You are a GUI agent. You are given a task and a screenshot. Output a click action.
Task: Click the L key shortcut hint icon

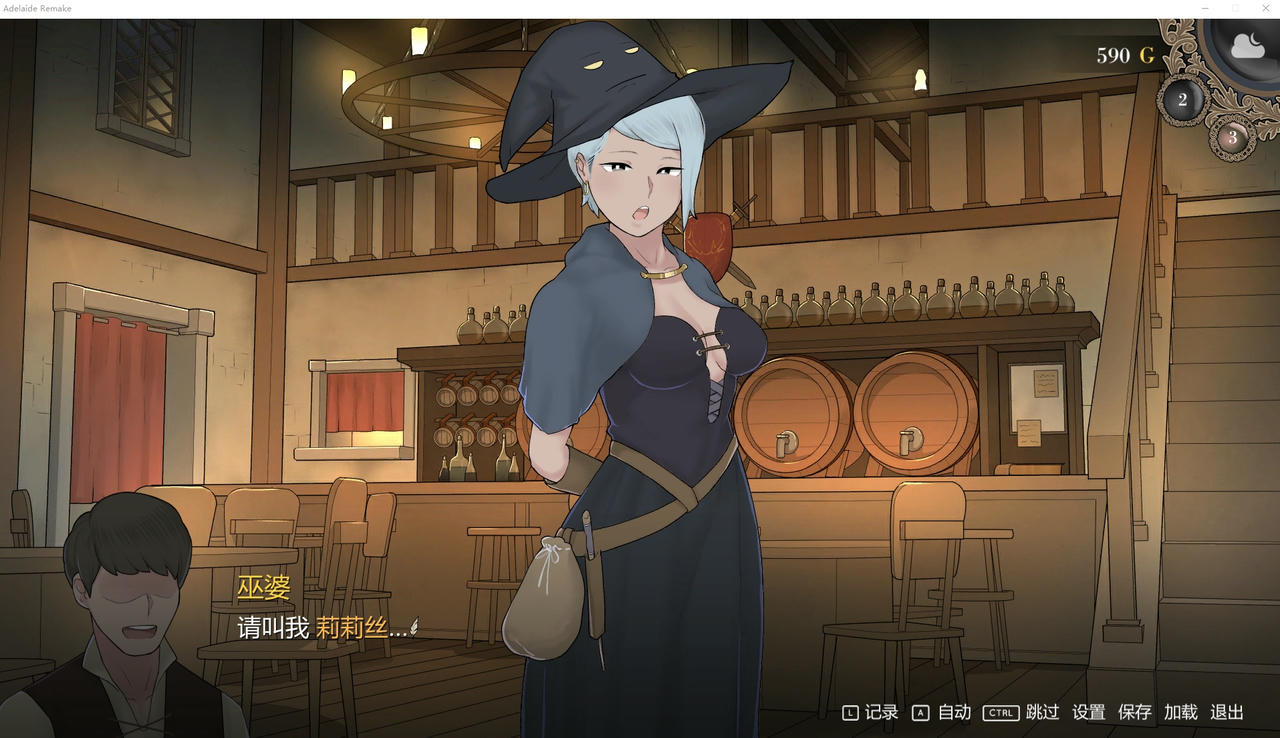point(849,712)
